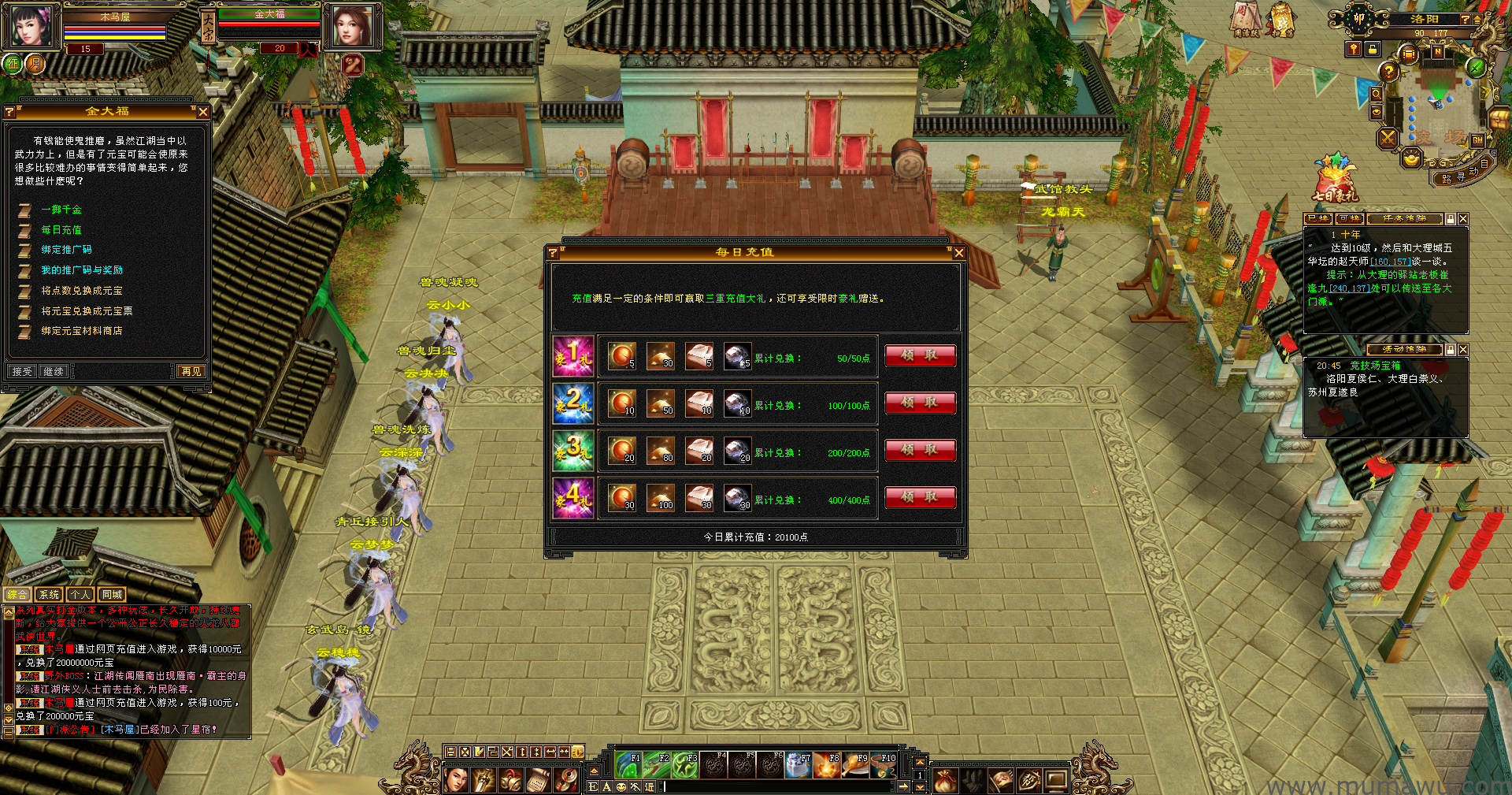The height and width of the screenshot is (795, 1512).
Task: Close the 金大福 dialogue window
Action: (x=203, y=112)
